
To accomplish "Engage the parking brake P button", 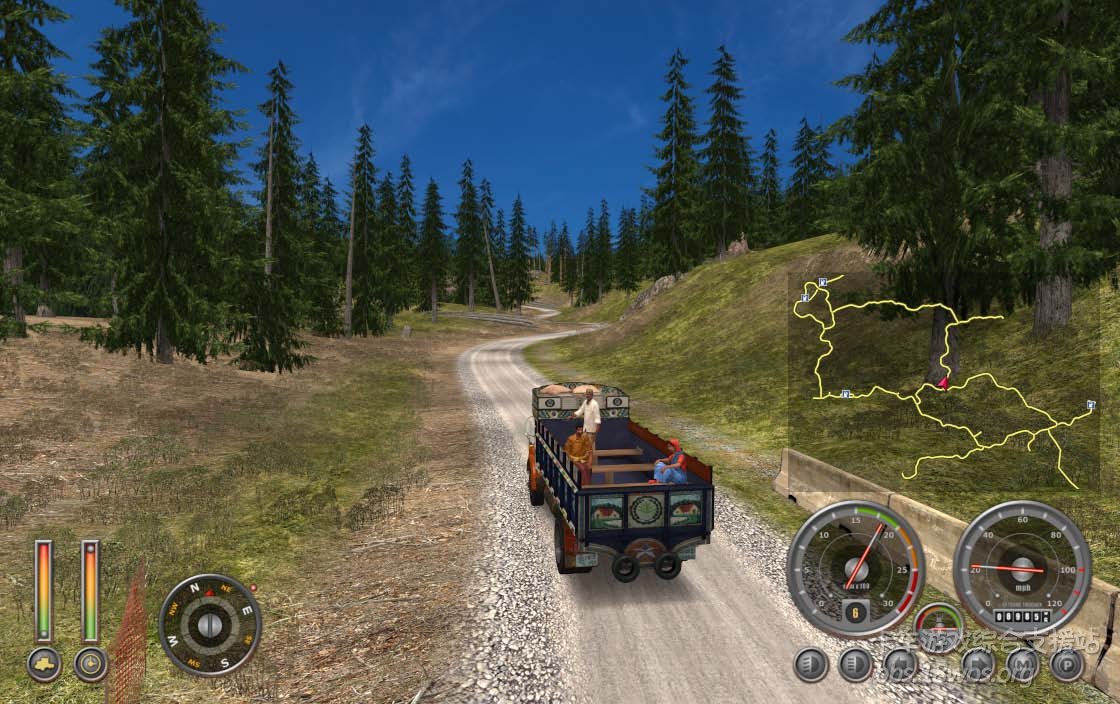I will (1066, 664).
